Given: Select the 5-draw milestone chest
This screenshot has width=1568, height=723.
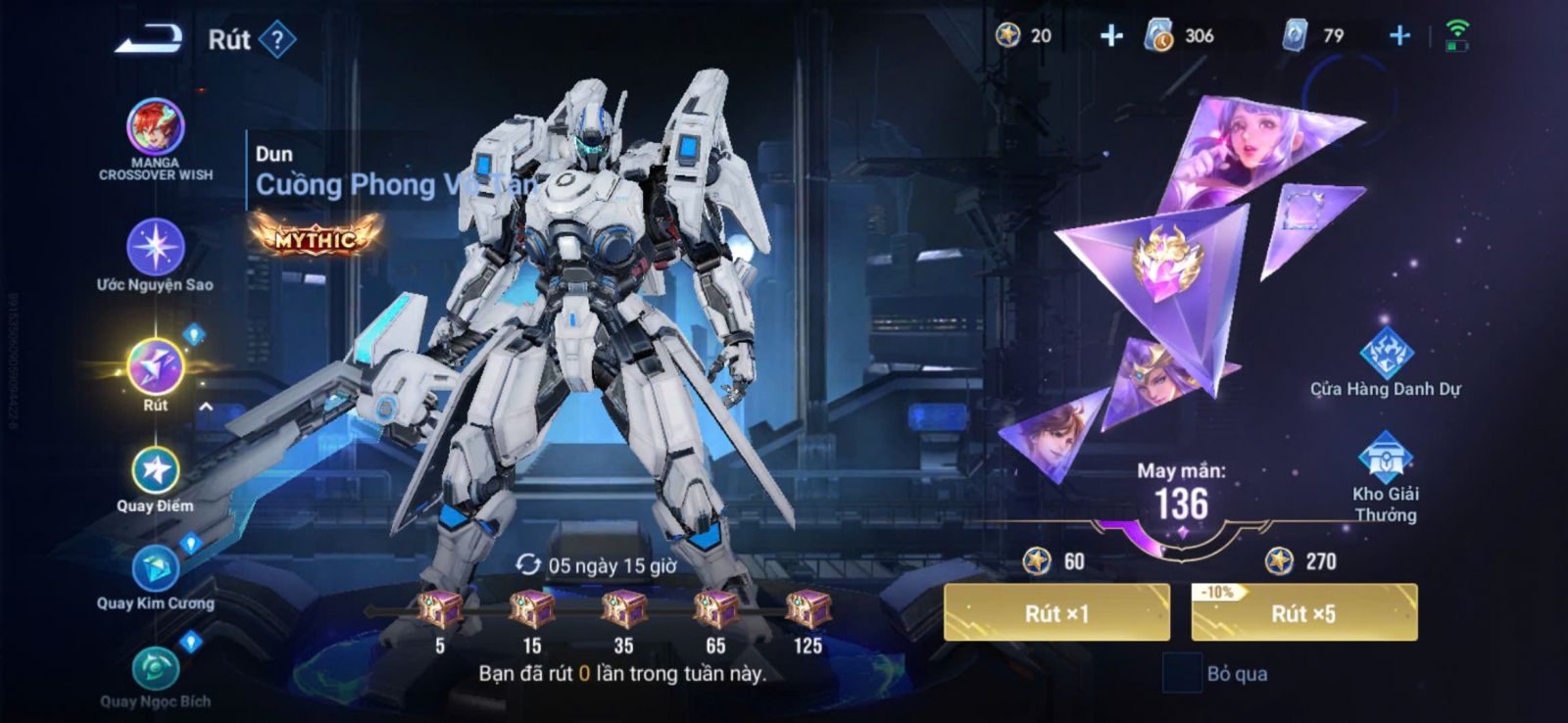Looking at the screenshot, I should (440, 610).
